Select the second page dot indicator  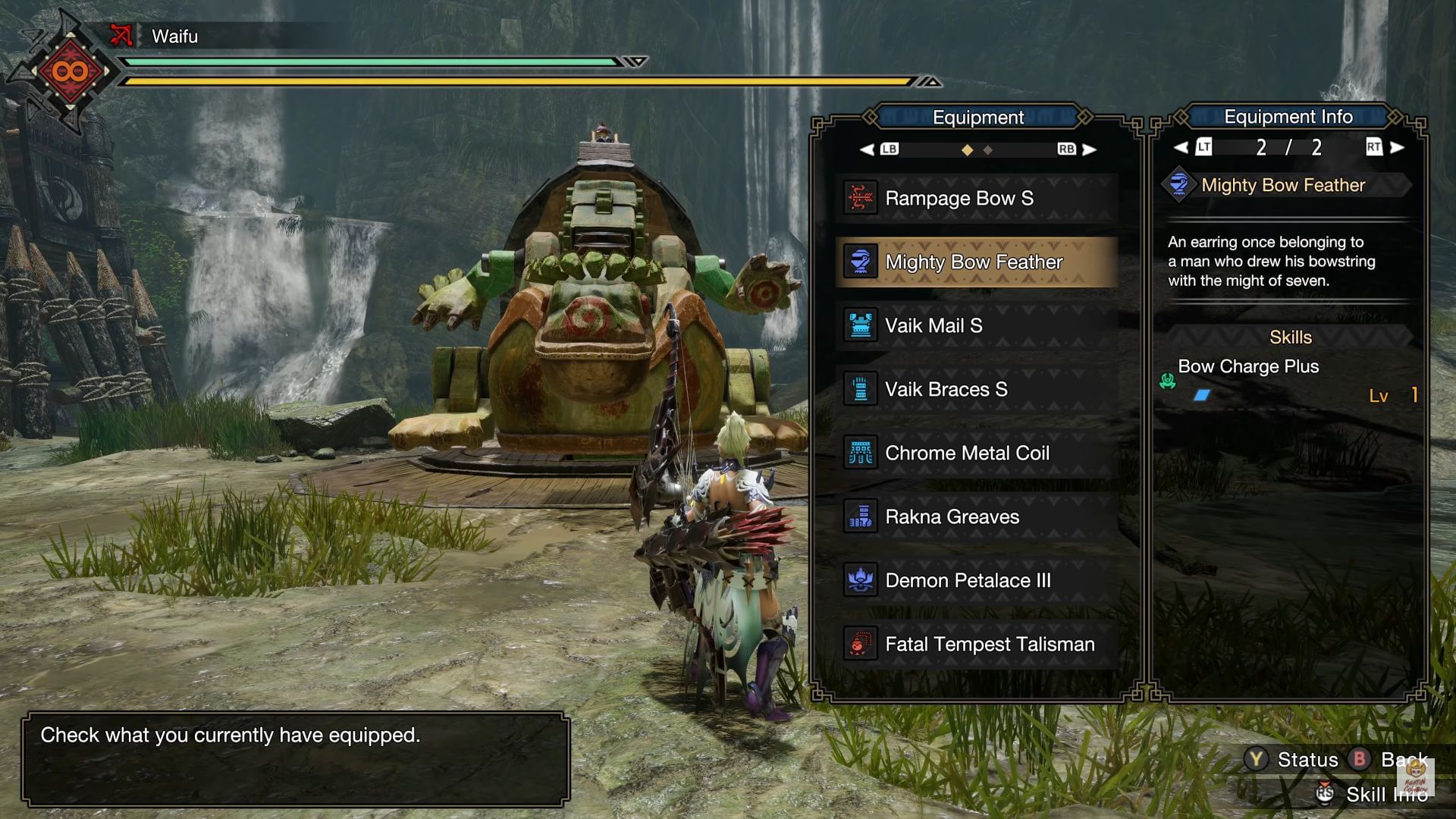tap(987, 150)
